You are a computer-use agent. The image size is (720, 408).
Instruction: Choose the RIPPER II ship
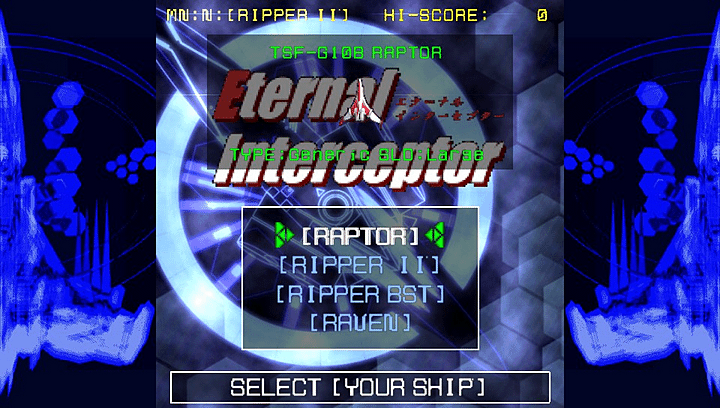360,265
